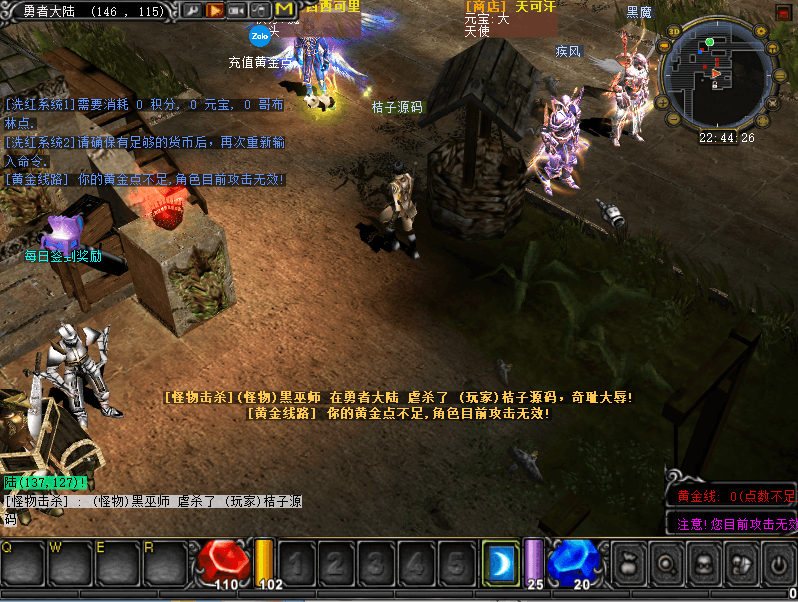The image size is (798, 602).
Task: Click the power button icon
Action: (x=778, y=564)
